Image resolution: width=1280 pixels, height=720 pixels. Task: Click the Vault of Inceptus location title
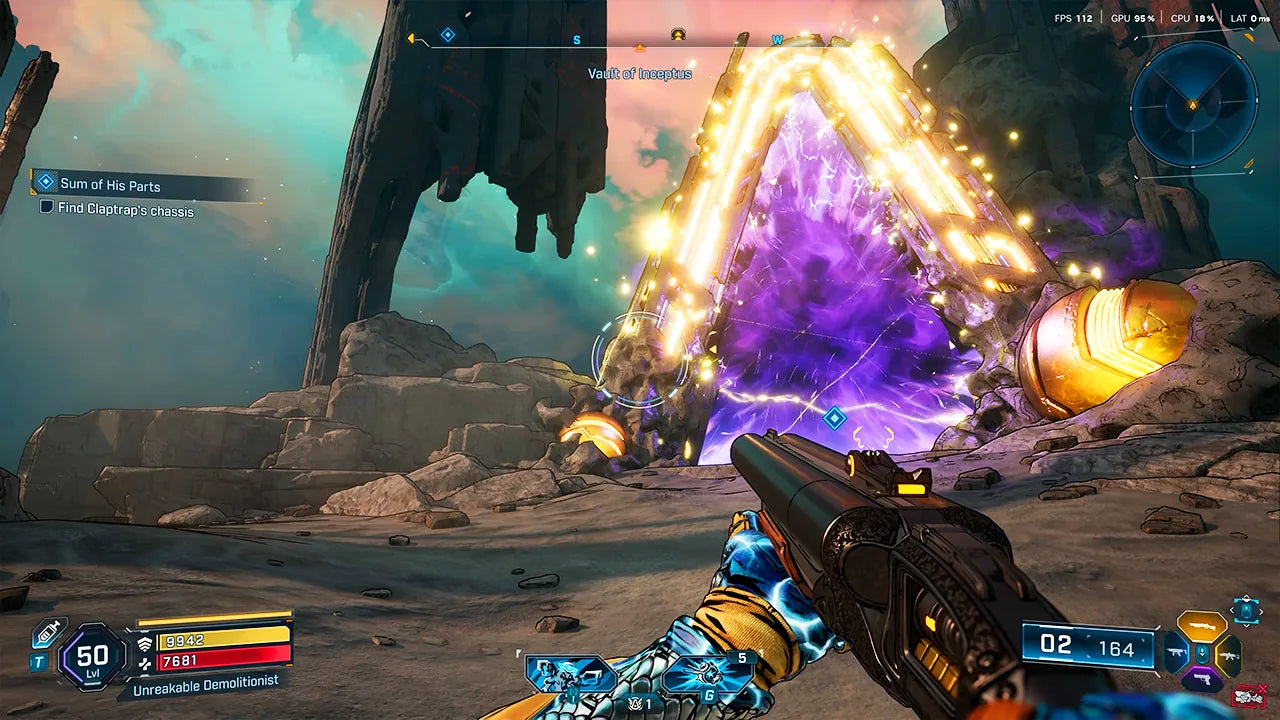point(641,74)
